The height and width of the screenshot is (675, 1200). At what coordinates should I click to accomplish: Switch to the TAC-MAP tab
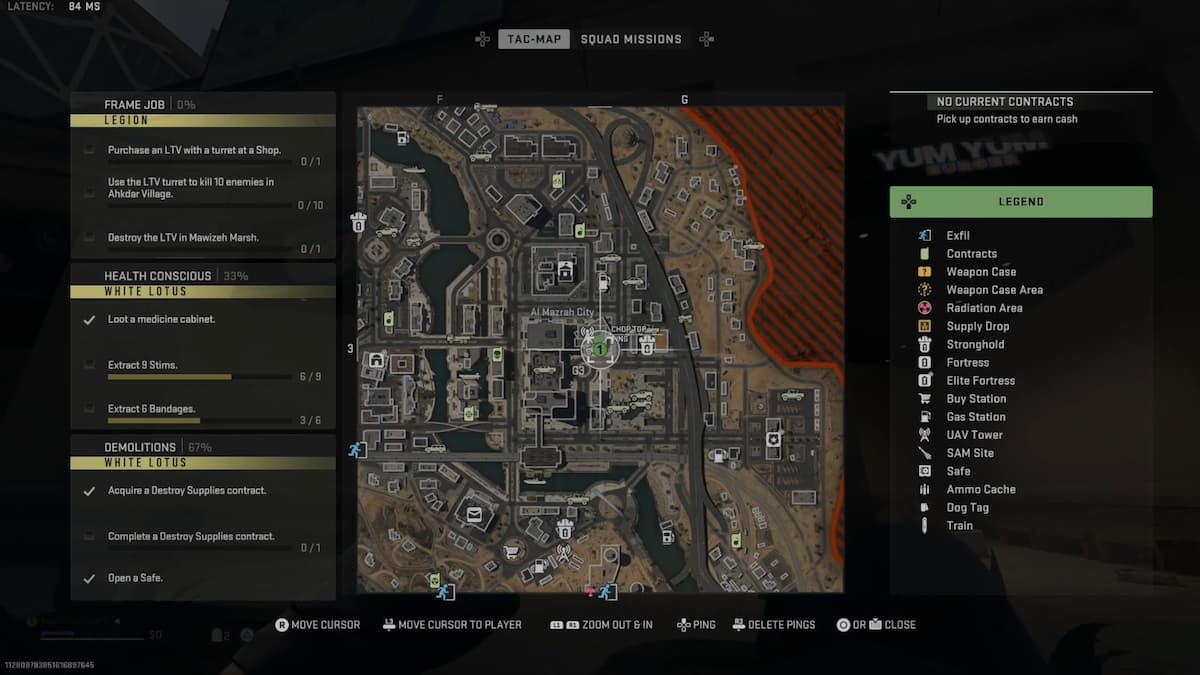click(534, 39)
